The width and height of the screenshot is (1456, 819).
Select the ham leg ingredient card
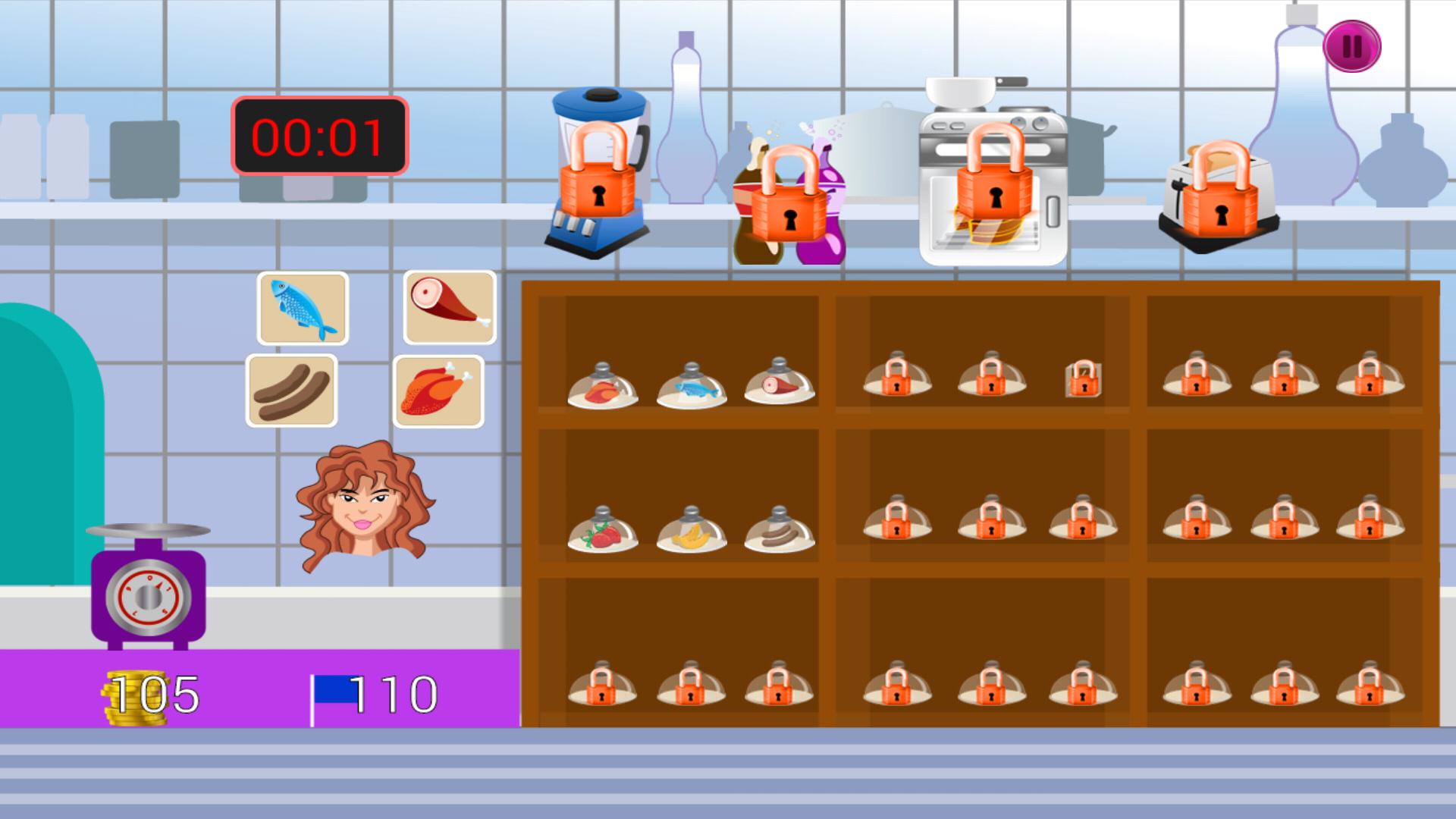(x=449, y=309)
